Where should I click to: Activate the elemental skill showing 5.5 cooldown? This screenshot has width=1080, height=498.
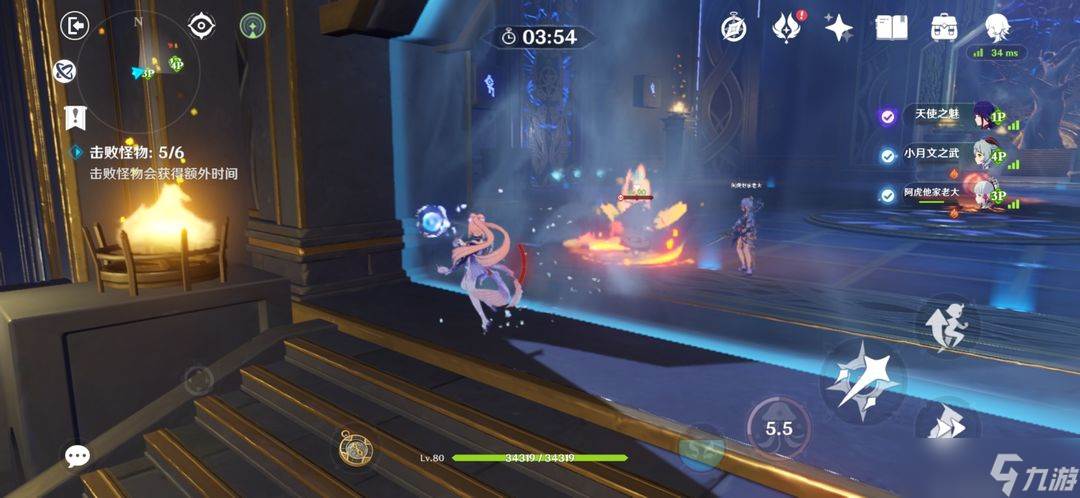point(778,428)
